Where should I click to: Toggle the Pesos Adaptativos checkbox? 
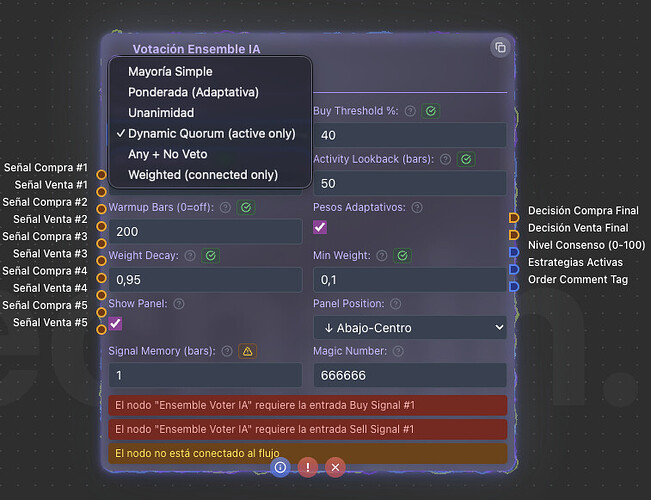click(x=320, y=228)
